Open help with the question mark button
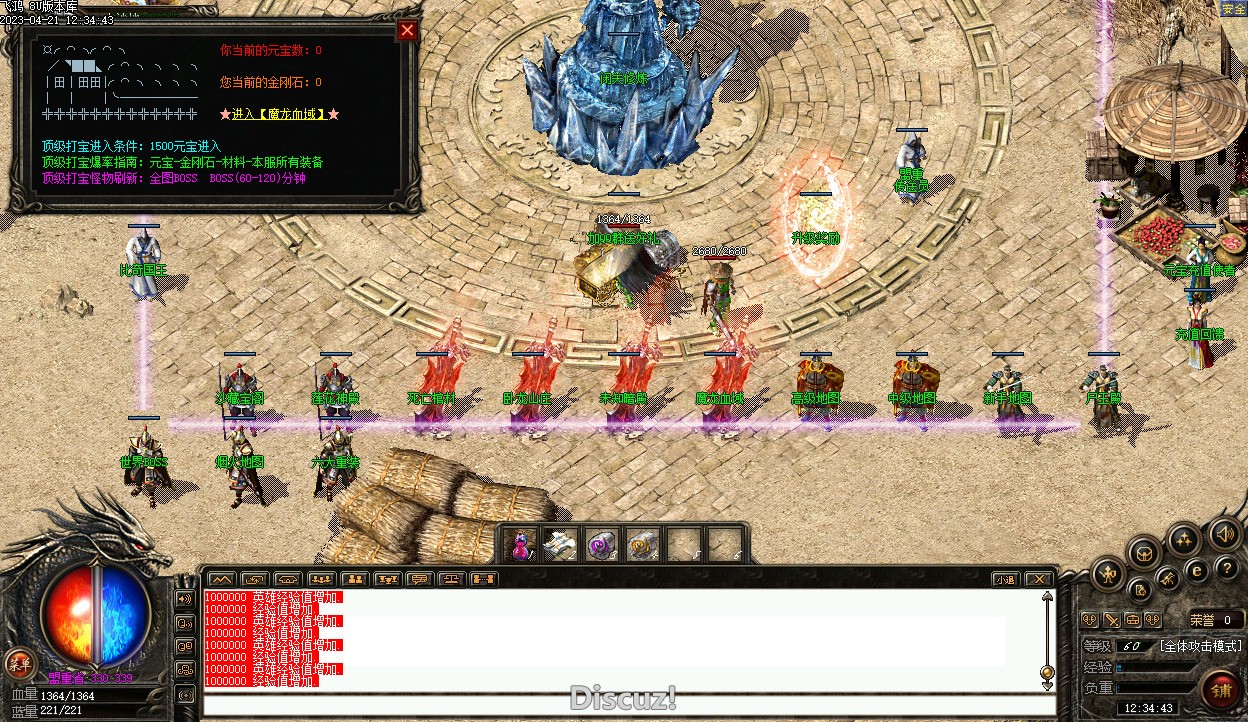The image size is (1248, 722). pos(1227,567)
